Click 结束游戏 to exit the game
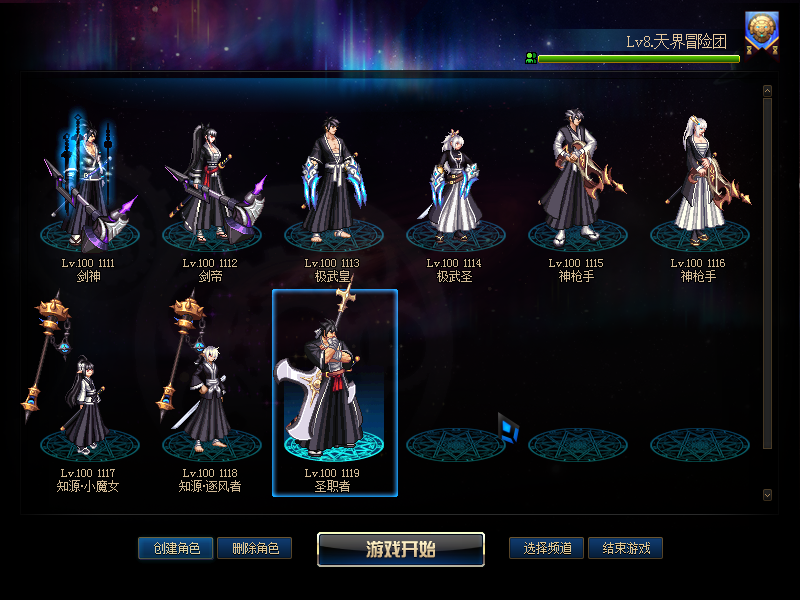This screenshot has height=600, width=800. (625, 548)
